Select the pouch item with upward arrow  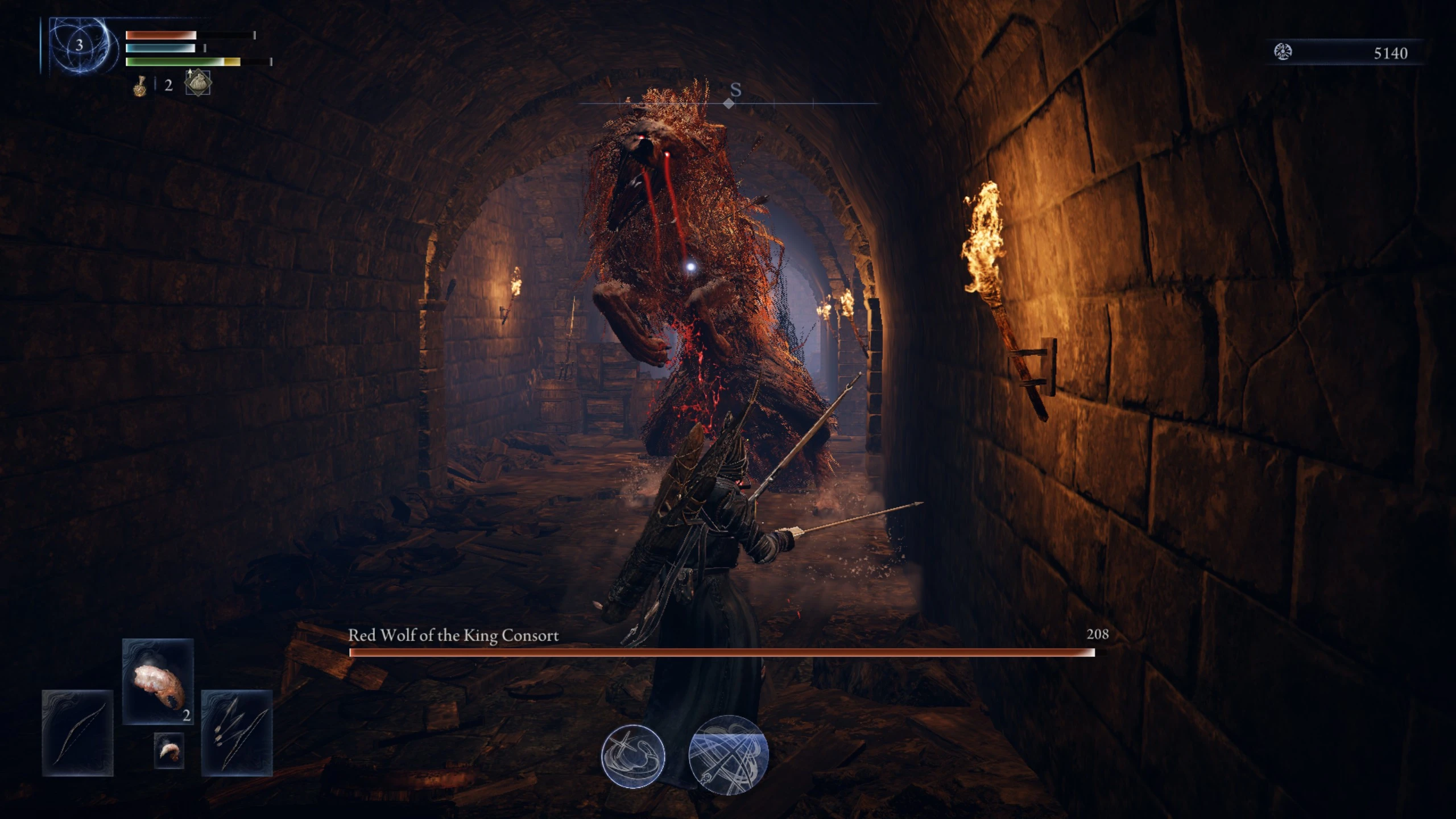coord(197,82)
